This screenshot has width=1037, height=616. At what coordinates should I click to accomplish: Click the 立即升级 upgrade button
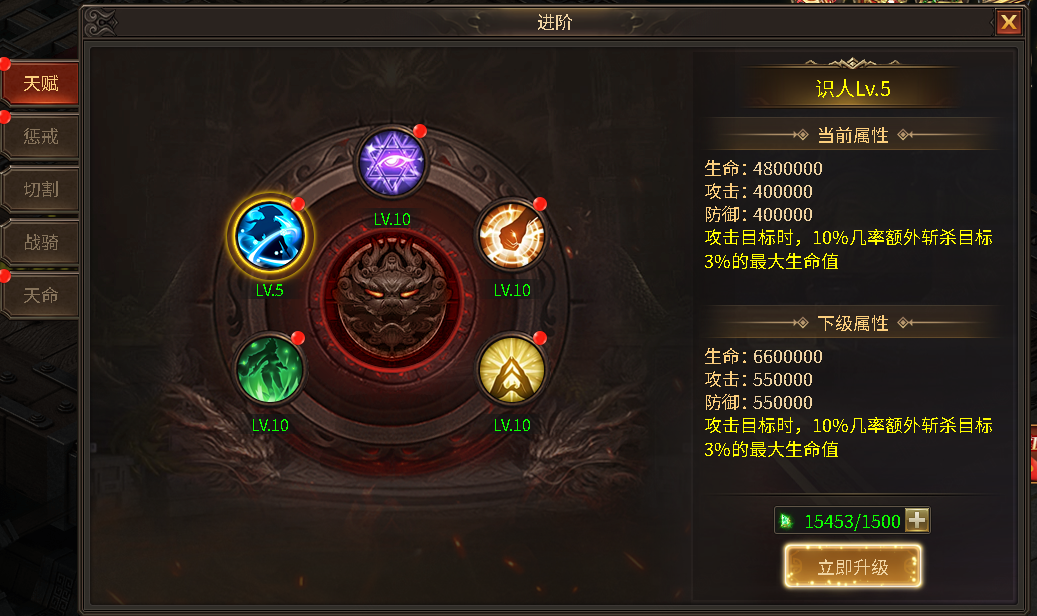[x=852, y=567]
